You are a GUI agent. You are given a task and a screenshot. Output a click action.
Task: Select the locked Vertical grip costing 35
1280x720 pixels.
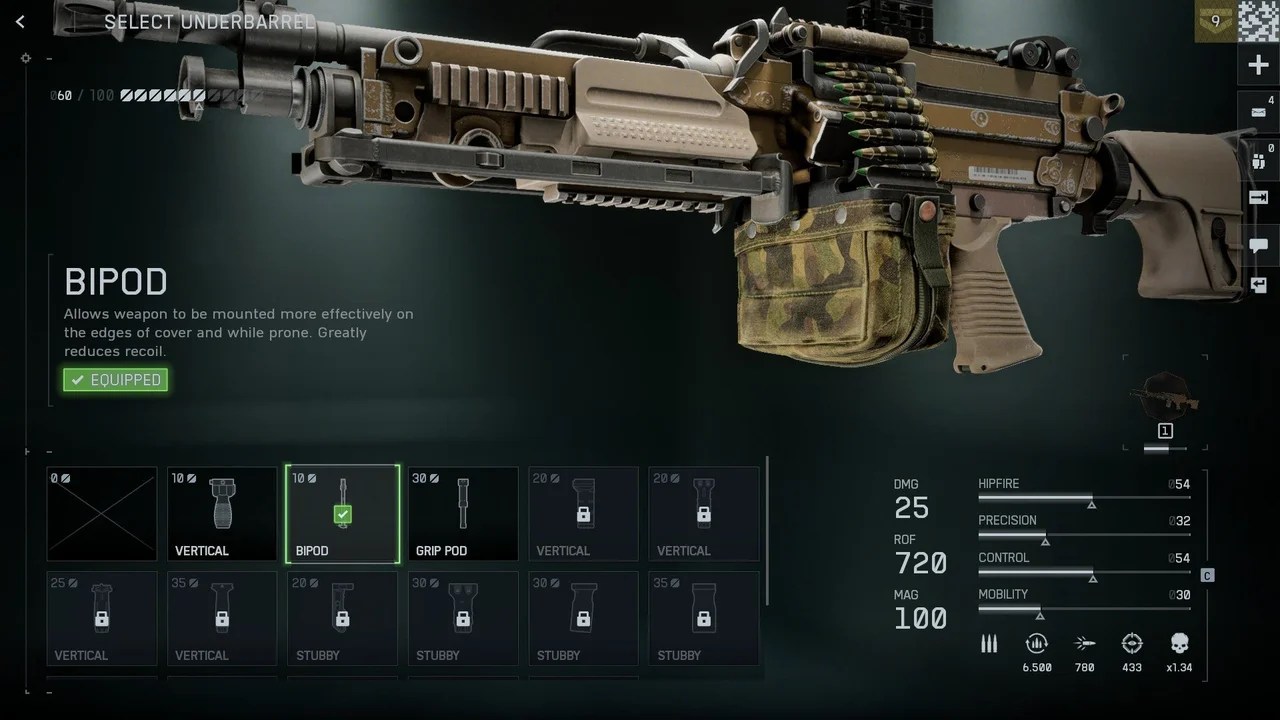222,618
